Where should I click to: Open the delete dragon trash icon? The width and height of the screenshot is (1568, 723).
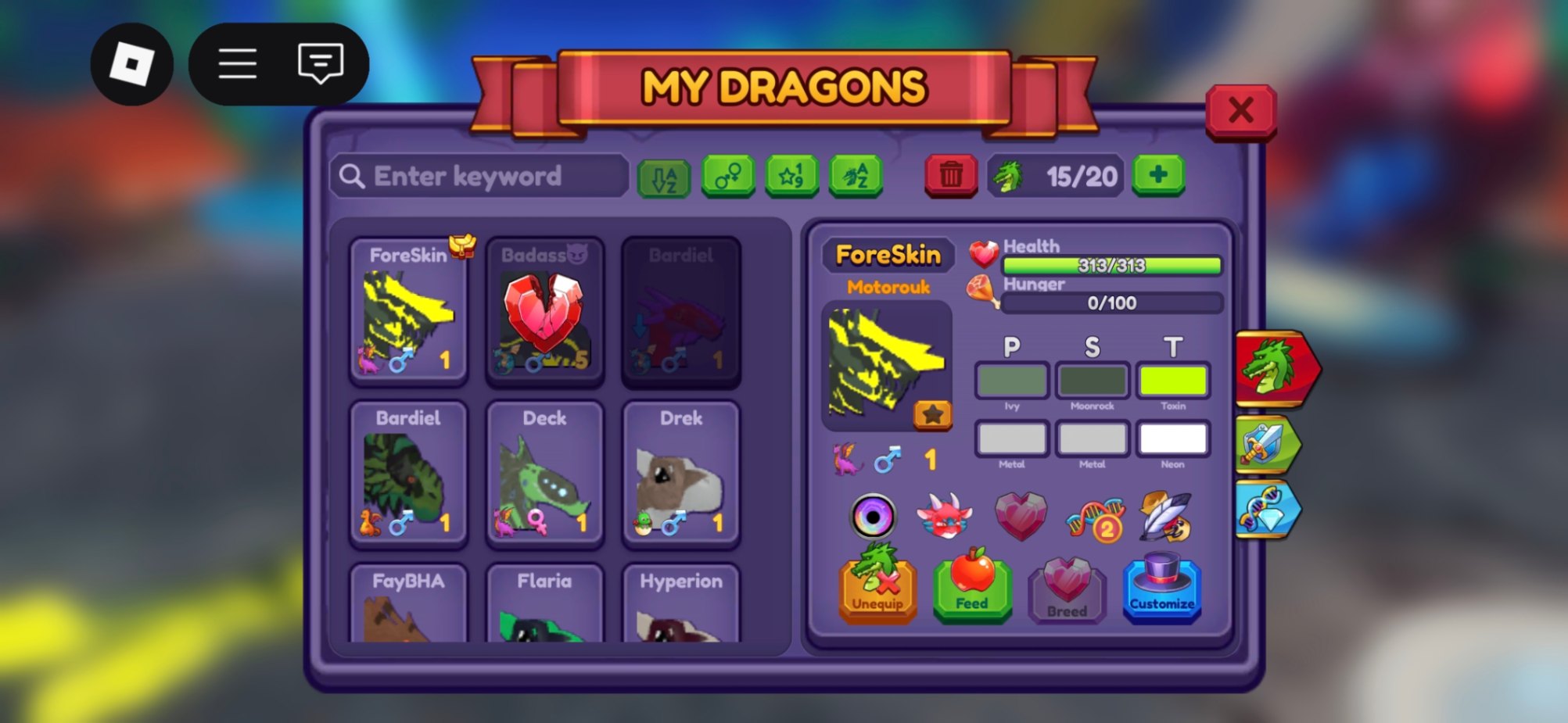pyautogui.click(x=951, y=175)
